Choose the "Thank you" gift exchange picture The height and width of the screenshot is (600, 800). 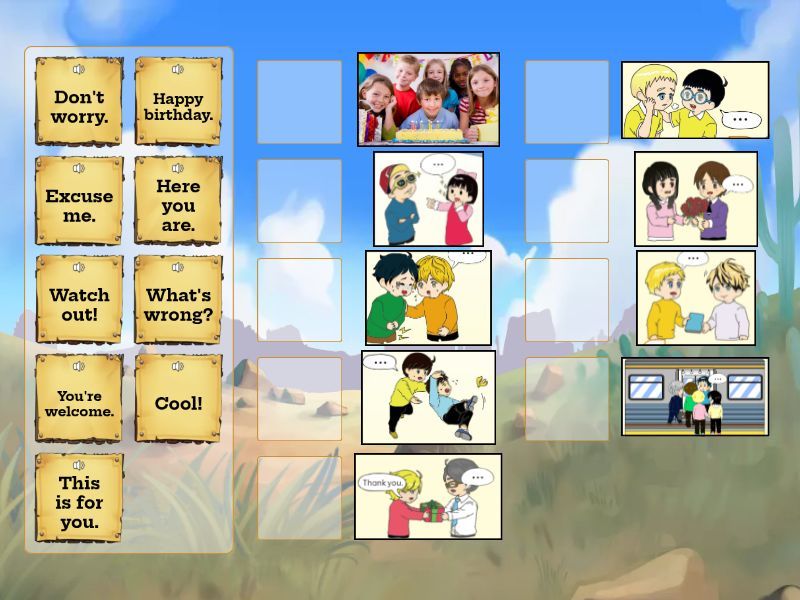[x=428, y=496]
